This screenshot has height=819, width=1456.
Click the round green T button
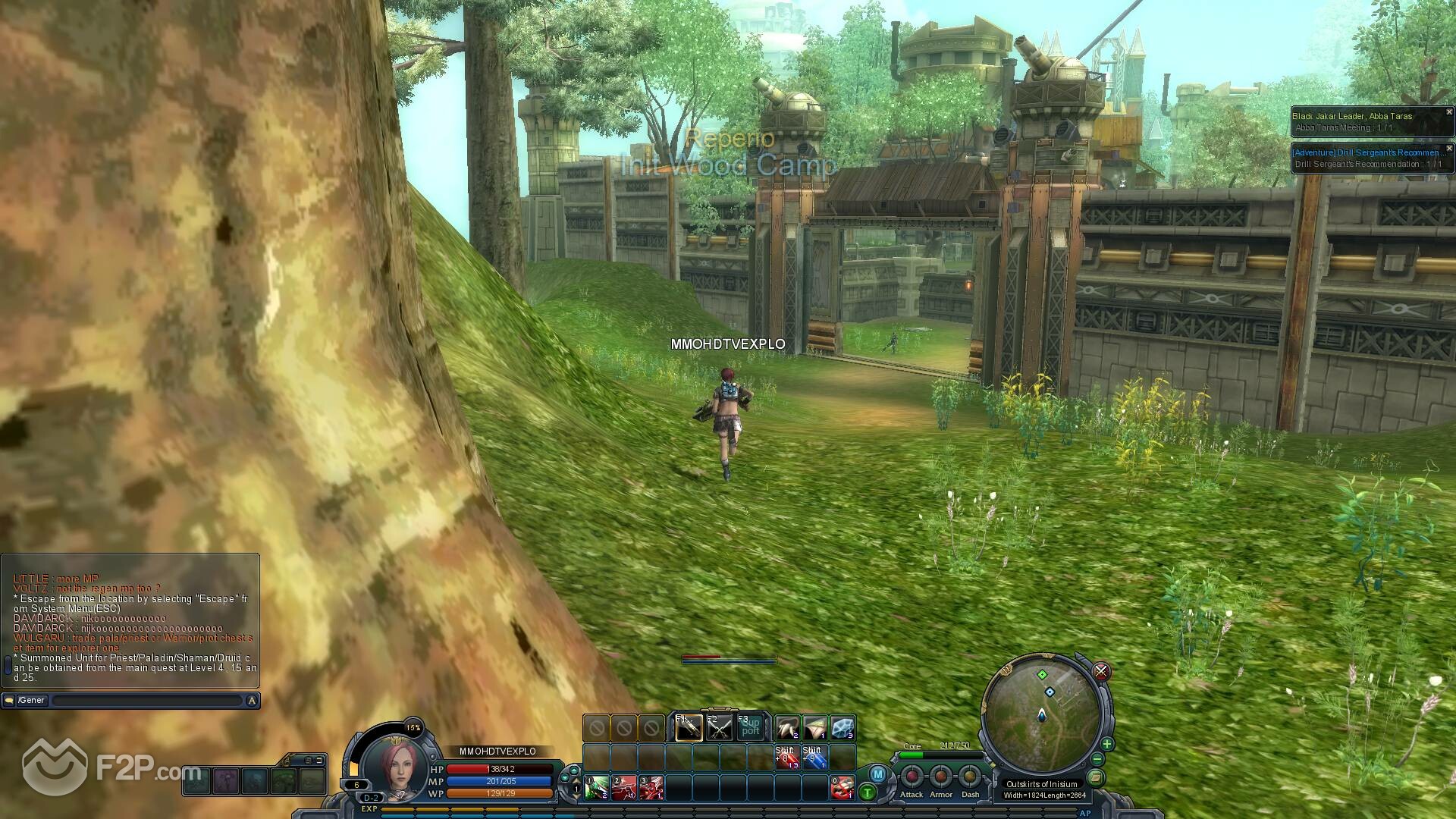click(x=868, y=792)
